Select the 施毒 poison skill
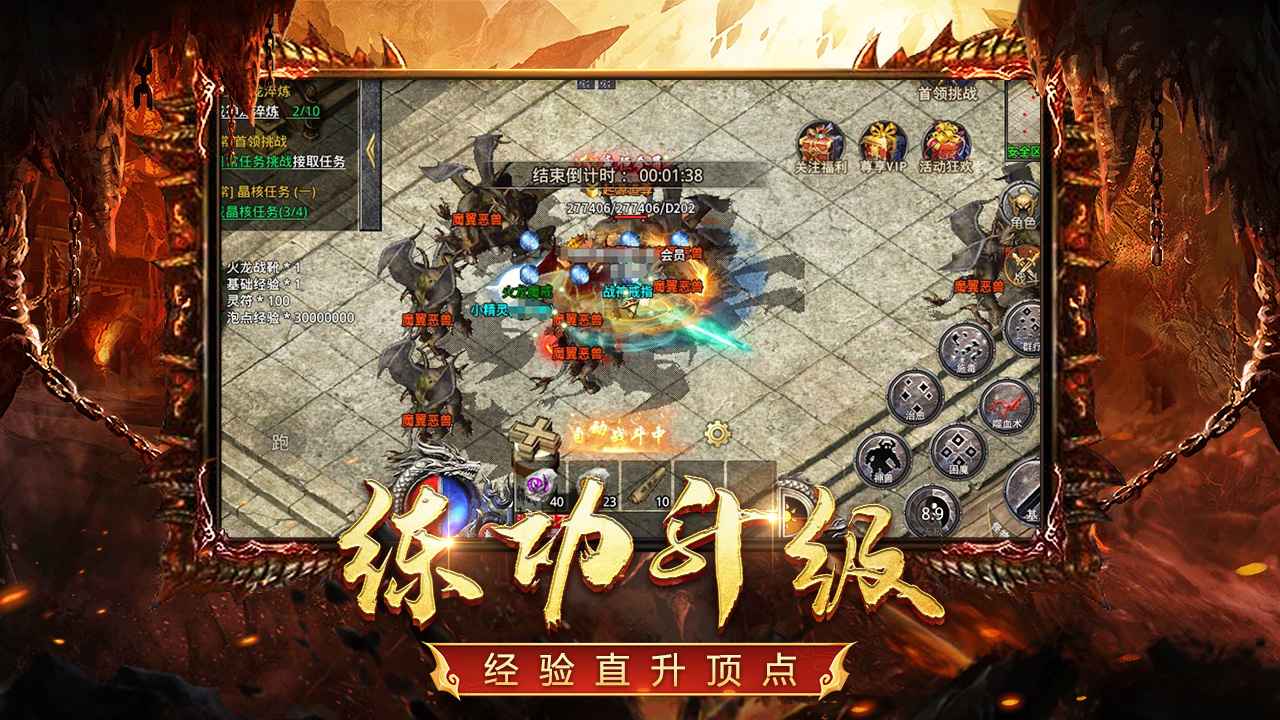Screen dimensions: 1280x720 click(965, 352)
